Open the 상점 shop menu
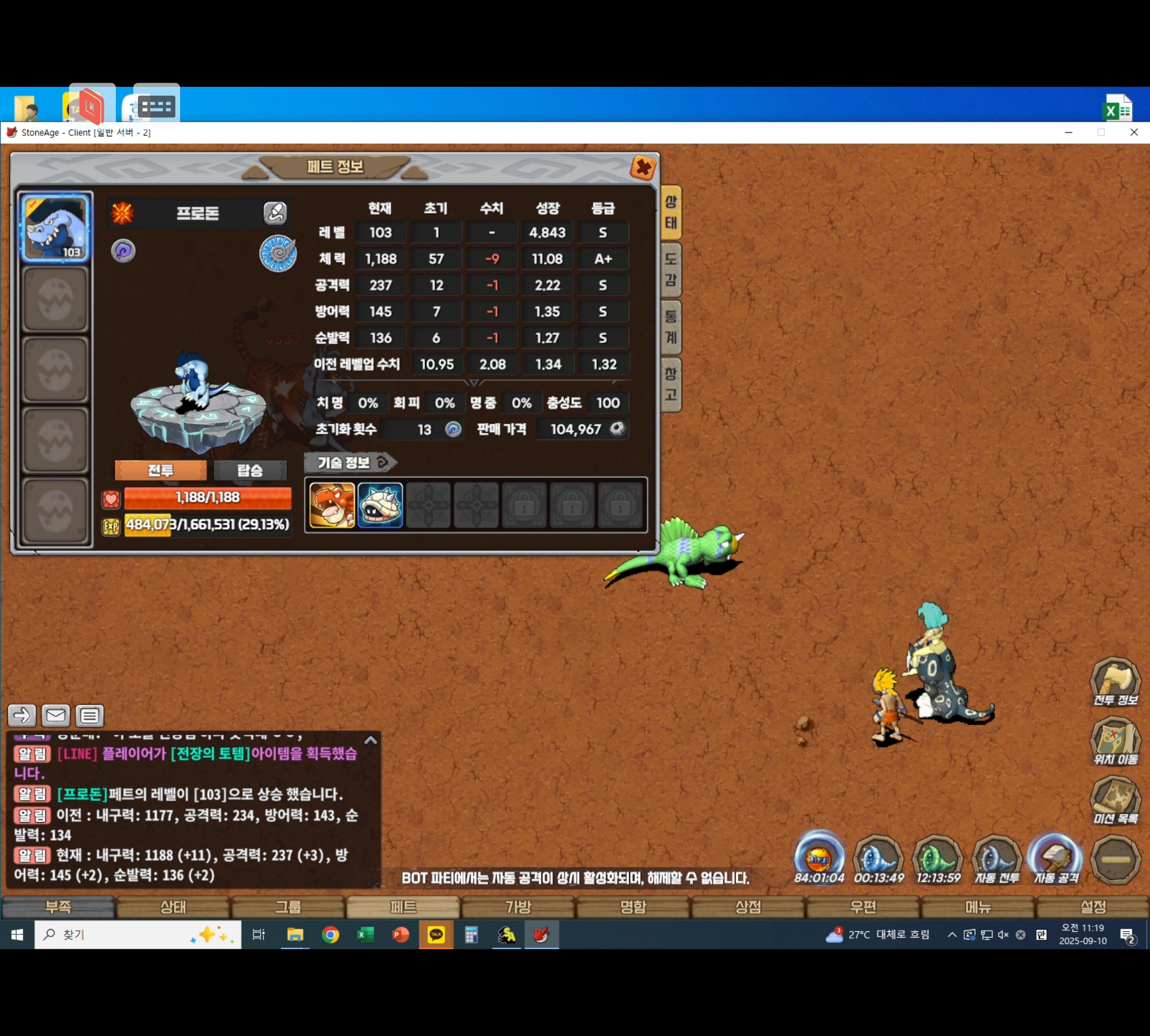 pyautogui.click(x=748, y=907)
